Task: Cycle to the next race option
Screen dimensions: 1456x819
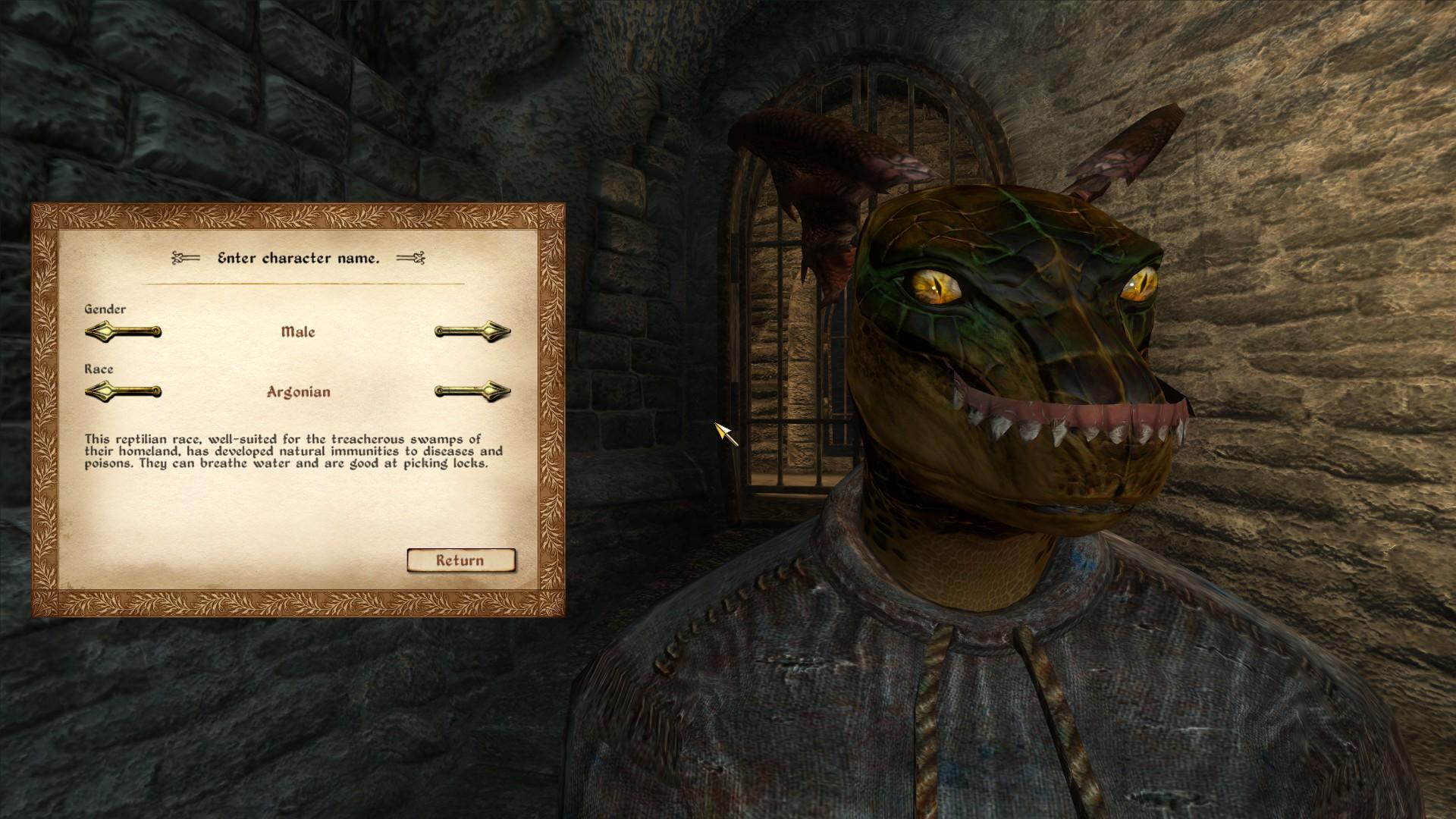Action: point(472,392)
